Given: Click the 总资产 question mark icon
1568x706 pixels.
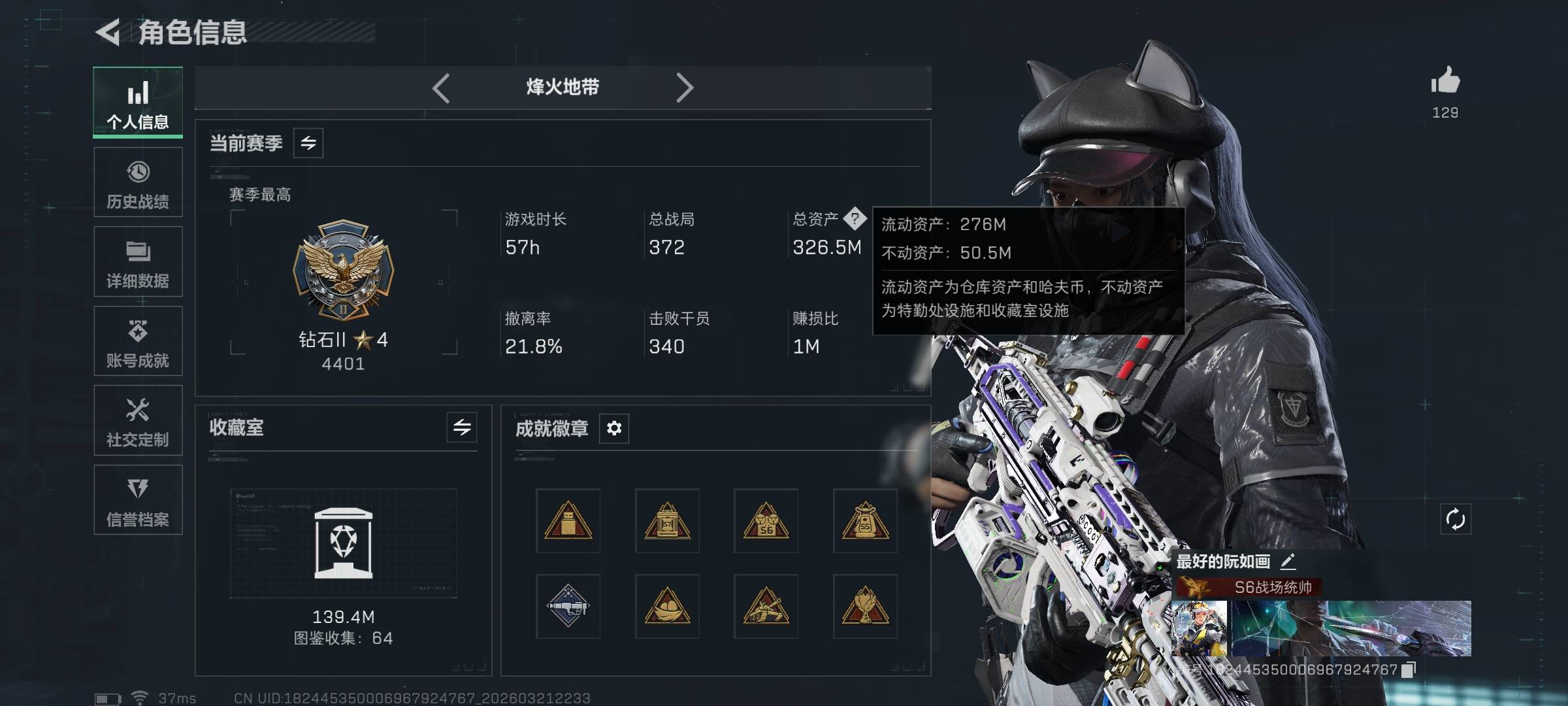Looking at the screenshot, I should [x=855, y=218].
